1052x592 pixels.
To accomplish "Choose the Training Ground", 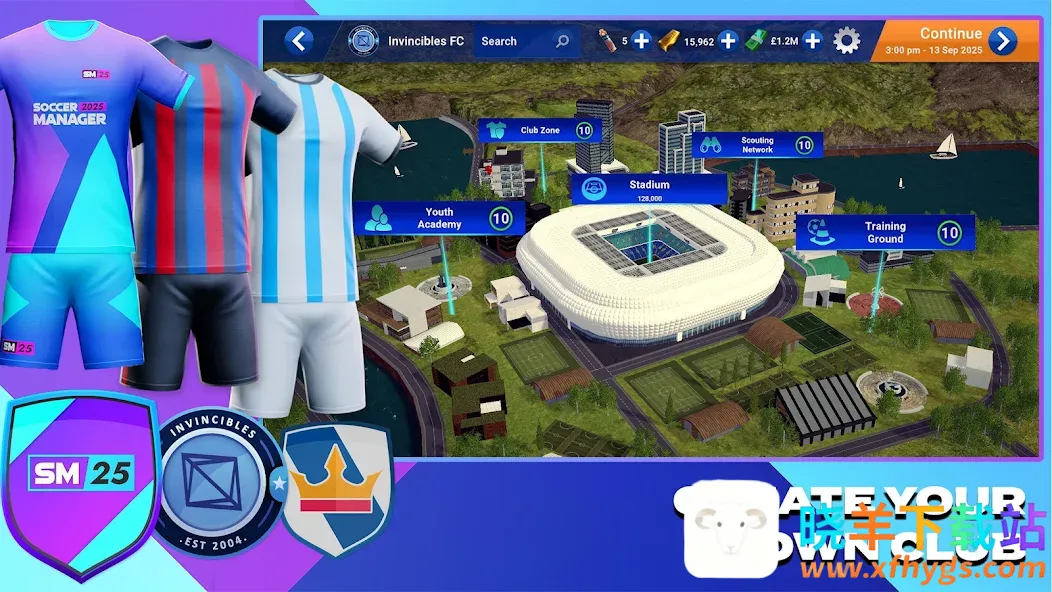I will point(885,232).
